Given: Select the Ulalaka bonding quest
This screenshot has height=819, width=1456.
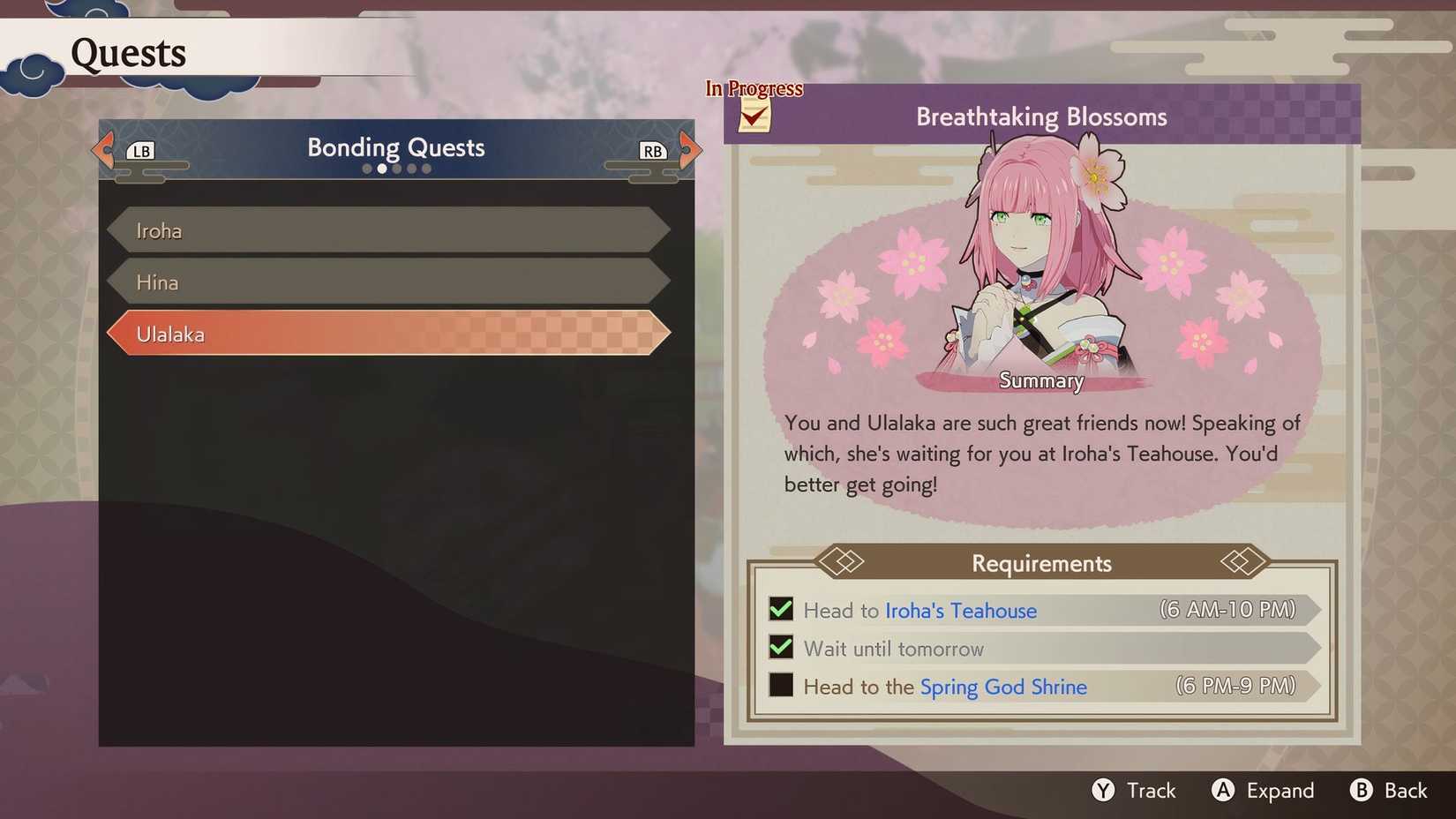Looking at the screenshot, I should coord(388,334).
